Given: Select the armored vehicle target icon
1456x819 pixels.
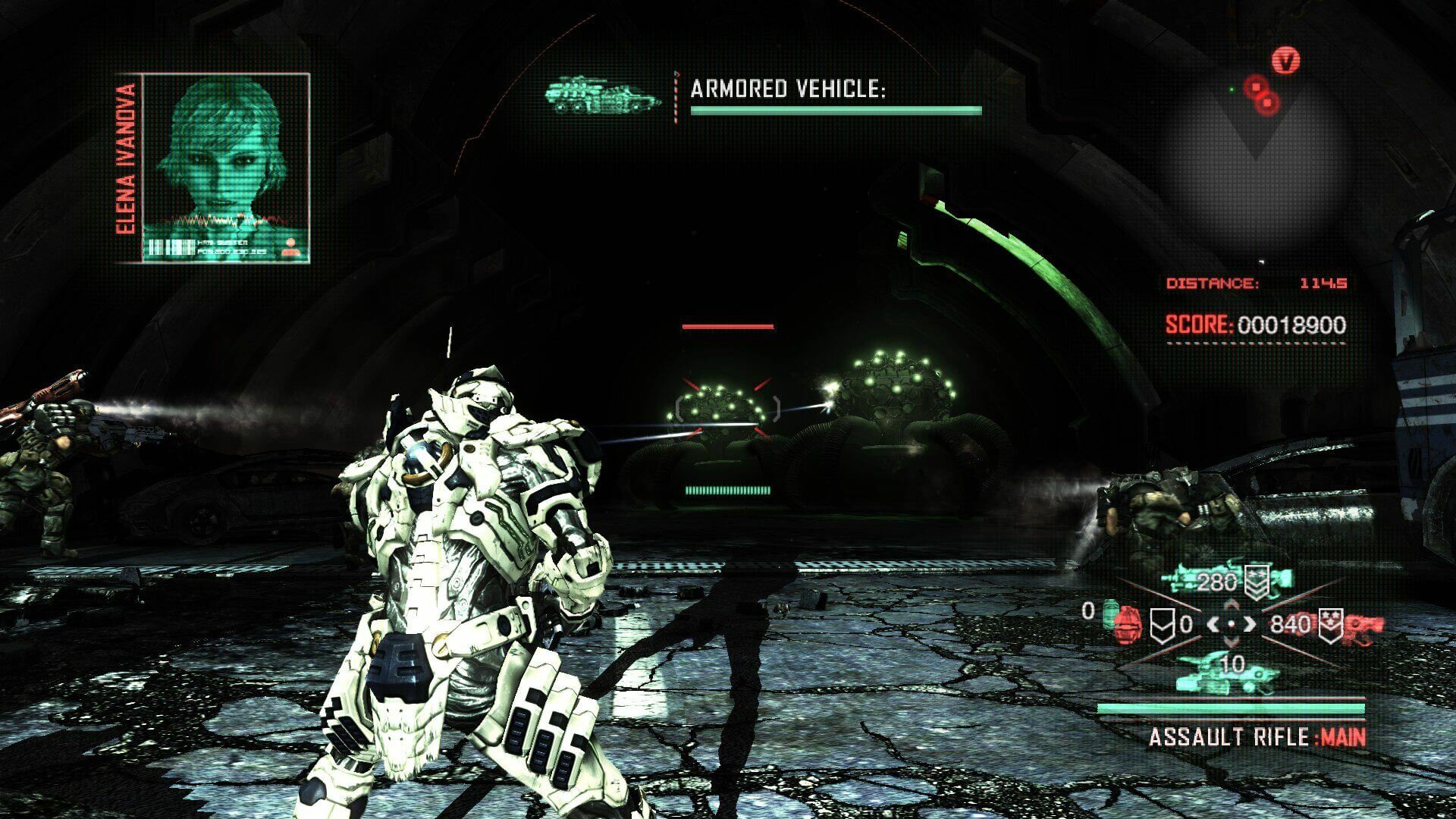Looking at the screenshot, I should coord(602,96).
